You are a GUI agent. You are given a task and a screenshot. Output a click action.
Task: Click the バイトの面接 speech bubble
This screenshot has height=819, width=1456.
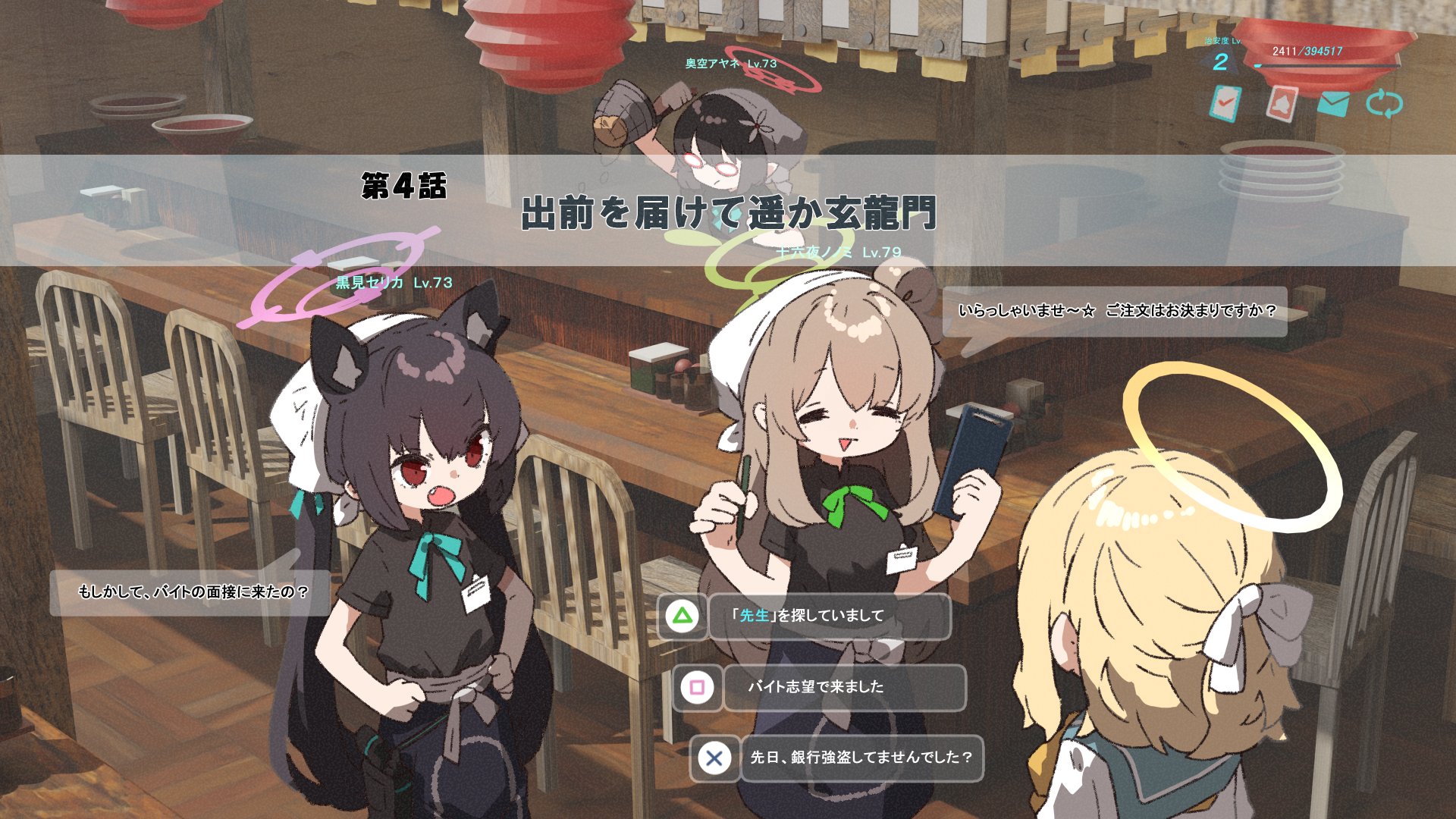pyautogui.click(x=196, y=594)
